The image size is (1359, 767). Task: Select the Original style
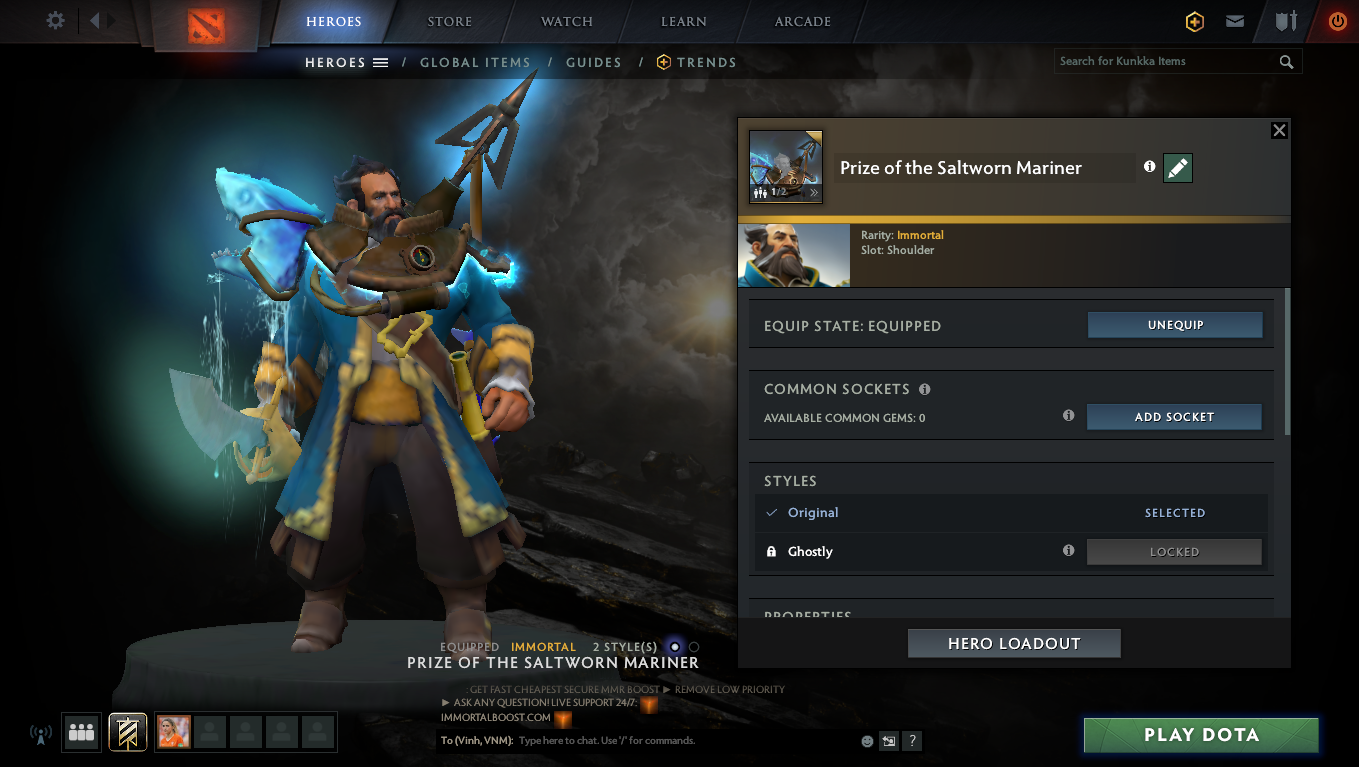tap(811, 512)
